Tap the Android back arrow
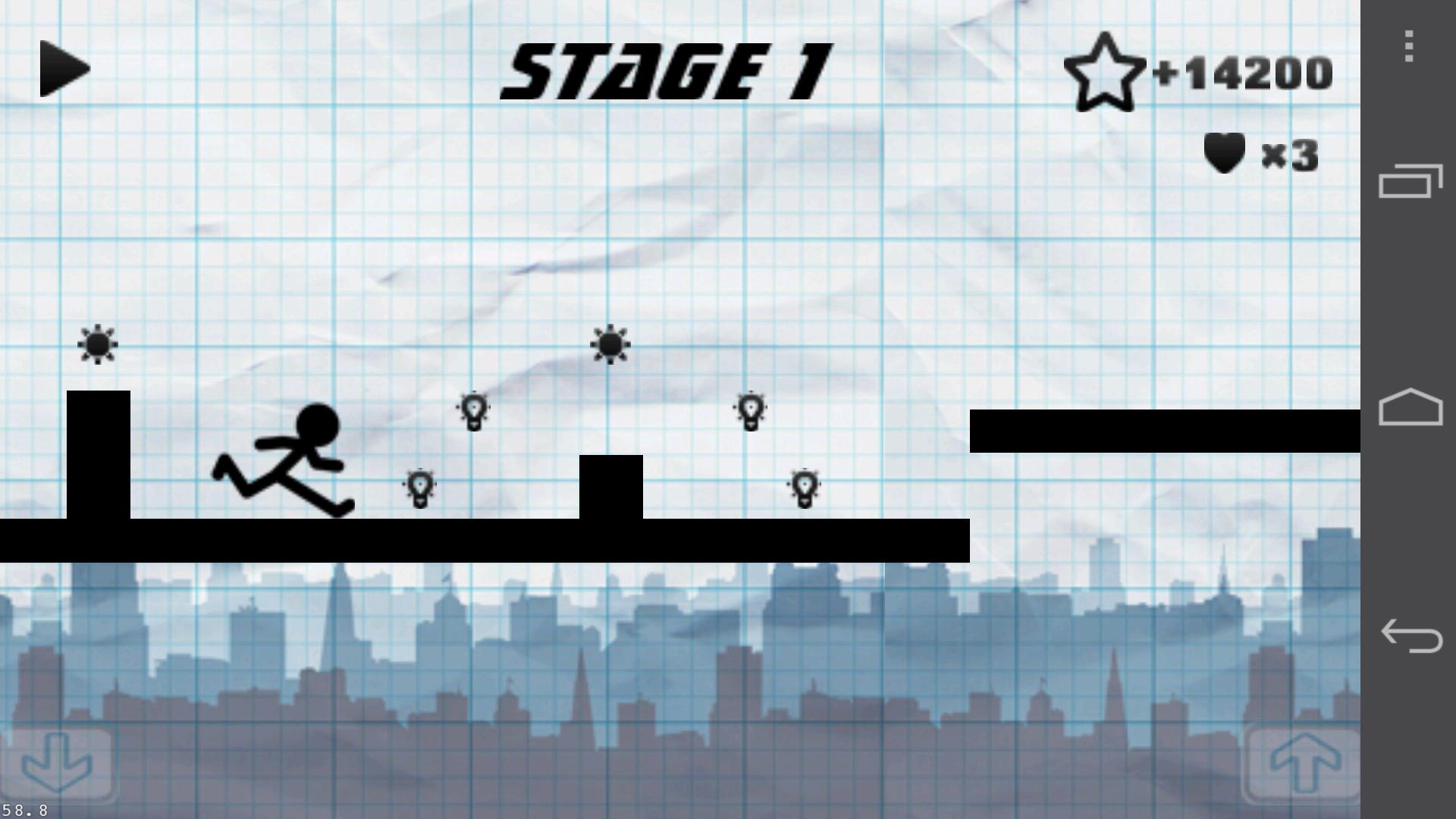1456x819 pixels. click(x=1410, y=635)
